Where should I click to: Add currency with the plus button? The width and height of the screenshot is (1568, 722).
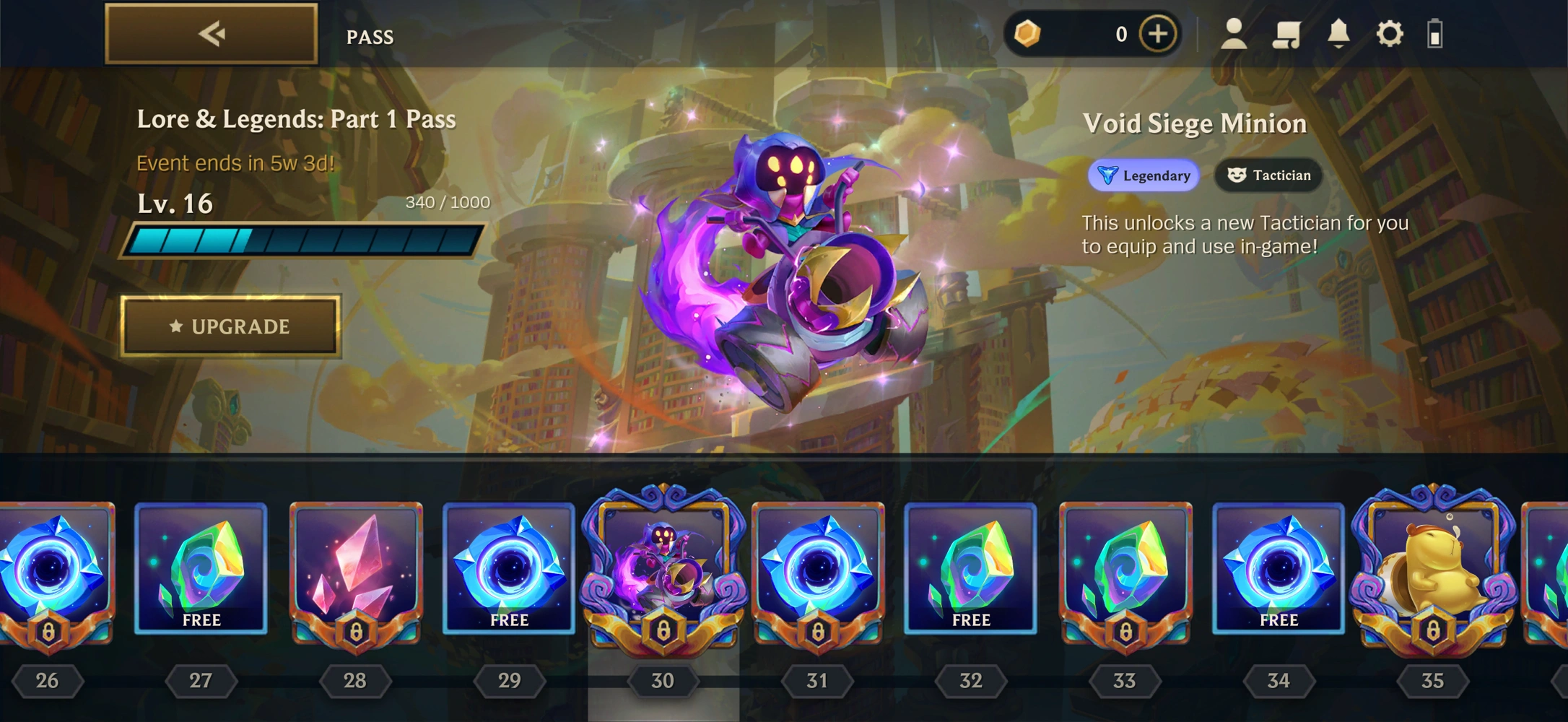(1157, 34)
